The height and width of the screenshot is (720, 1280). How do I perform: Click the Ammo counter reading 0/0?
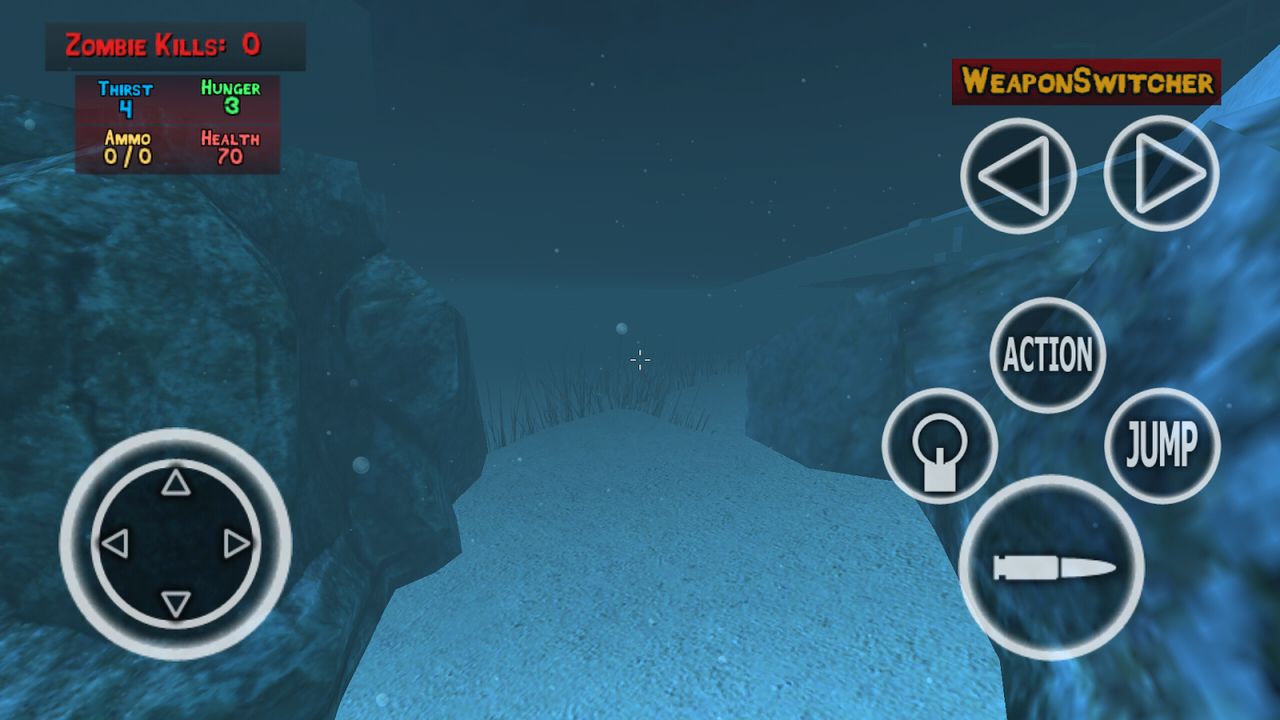tap(126, 146)
